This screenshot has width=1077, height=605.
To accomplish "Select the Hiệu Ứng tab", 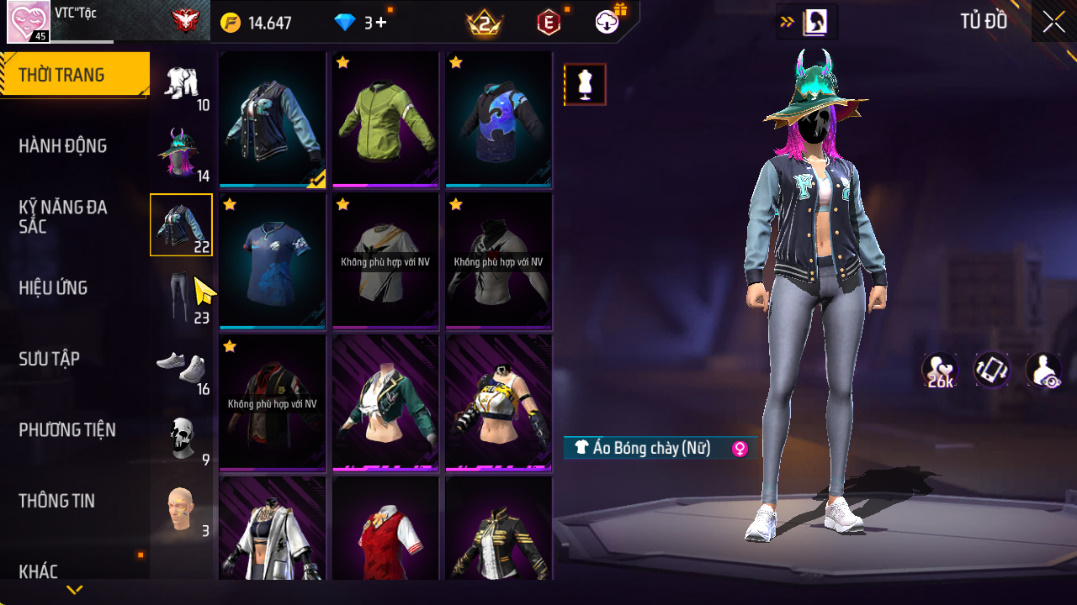I will [x=53, y=288].
